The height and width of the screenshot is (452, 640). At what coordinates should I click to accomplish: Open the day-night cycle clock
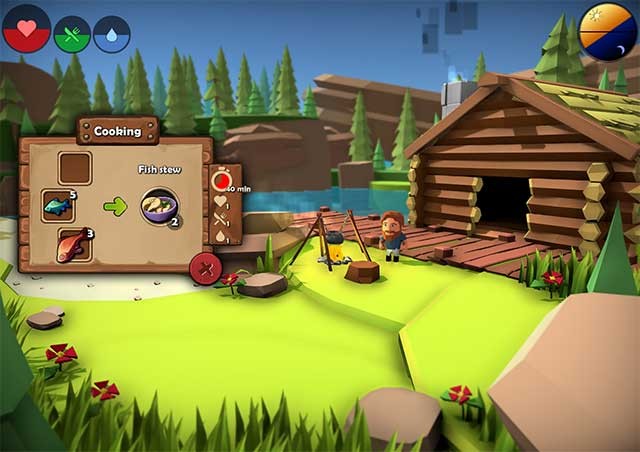point(608,32)
